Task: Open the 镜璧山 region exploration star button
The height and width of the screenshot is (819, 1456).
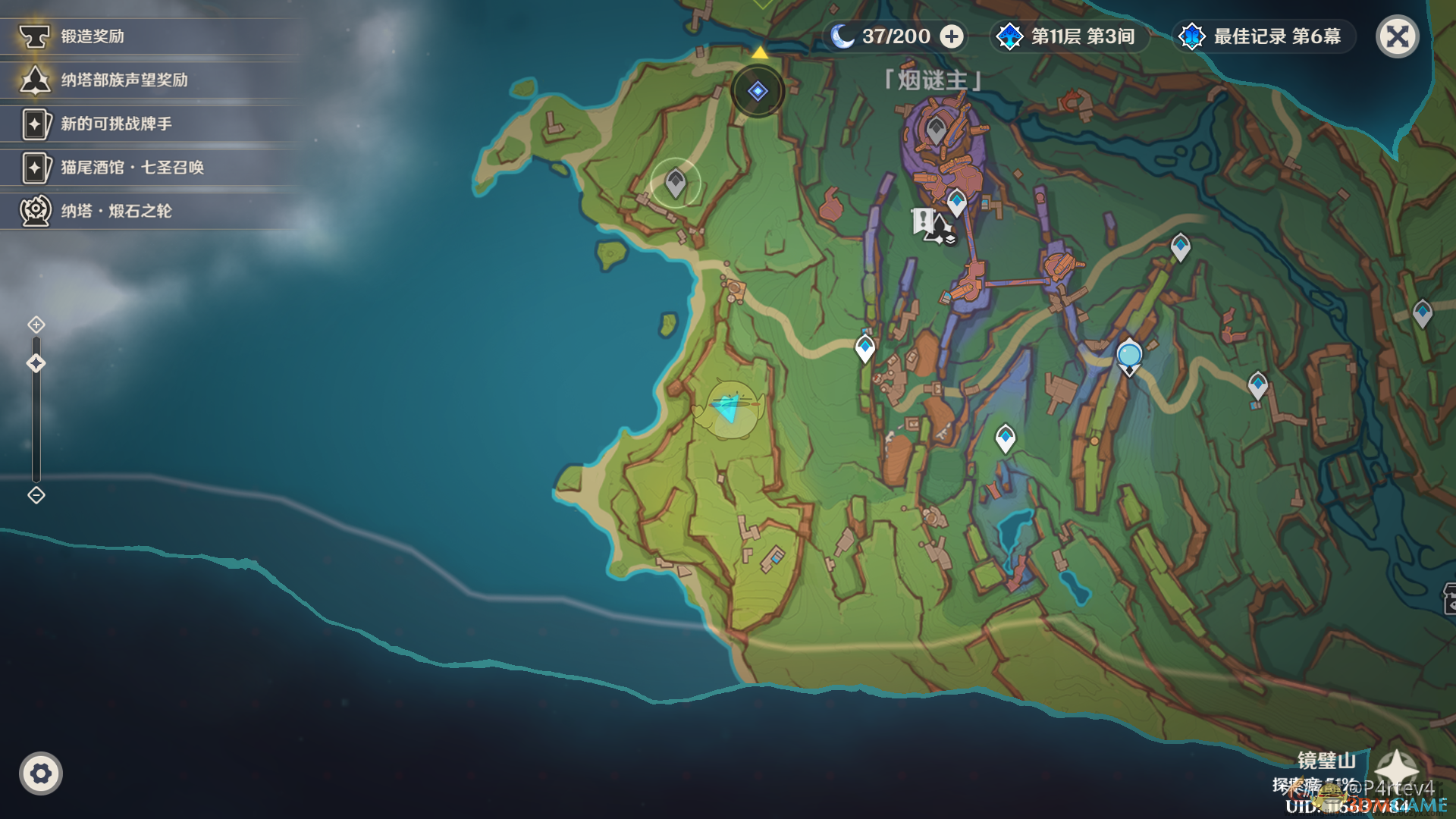Action: [1396, 770]
